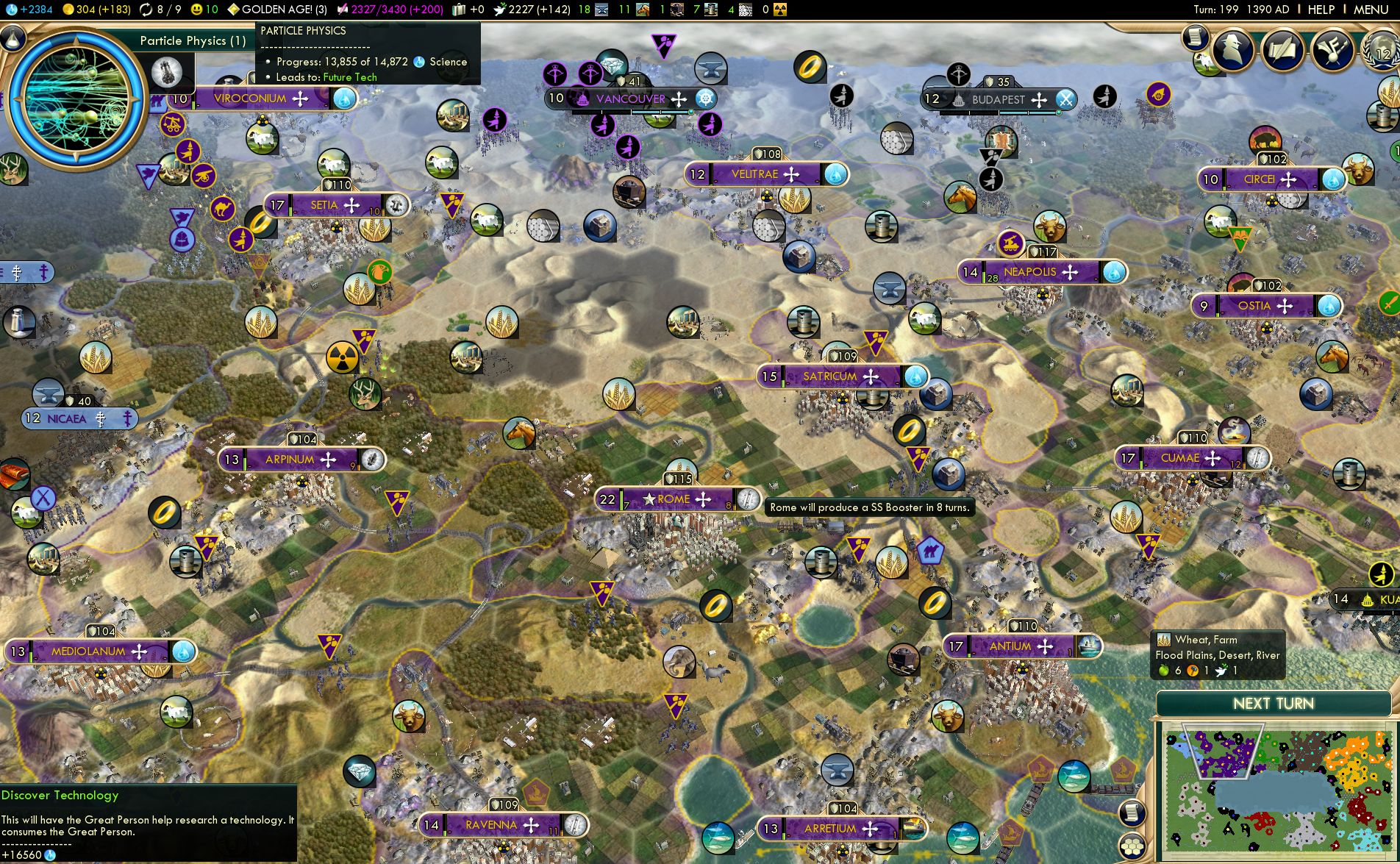Click the scroll button beside the minimap
Image resolution: width=1400 pixels, height=864 pixels.
pos(1132,813)
